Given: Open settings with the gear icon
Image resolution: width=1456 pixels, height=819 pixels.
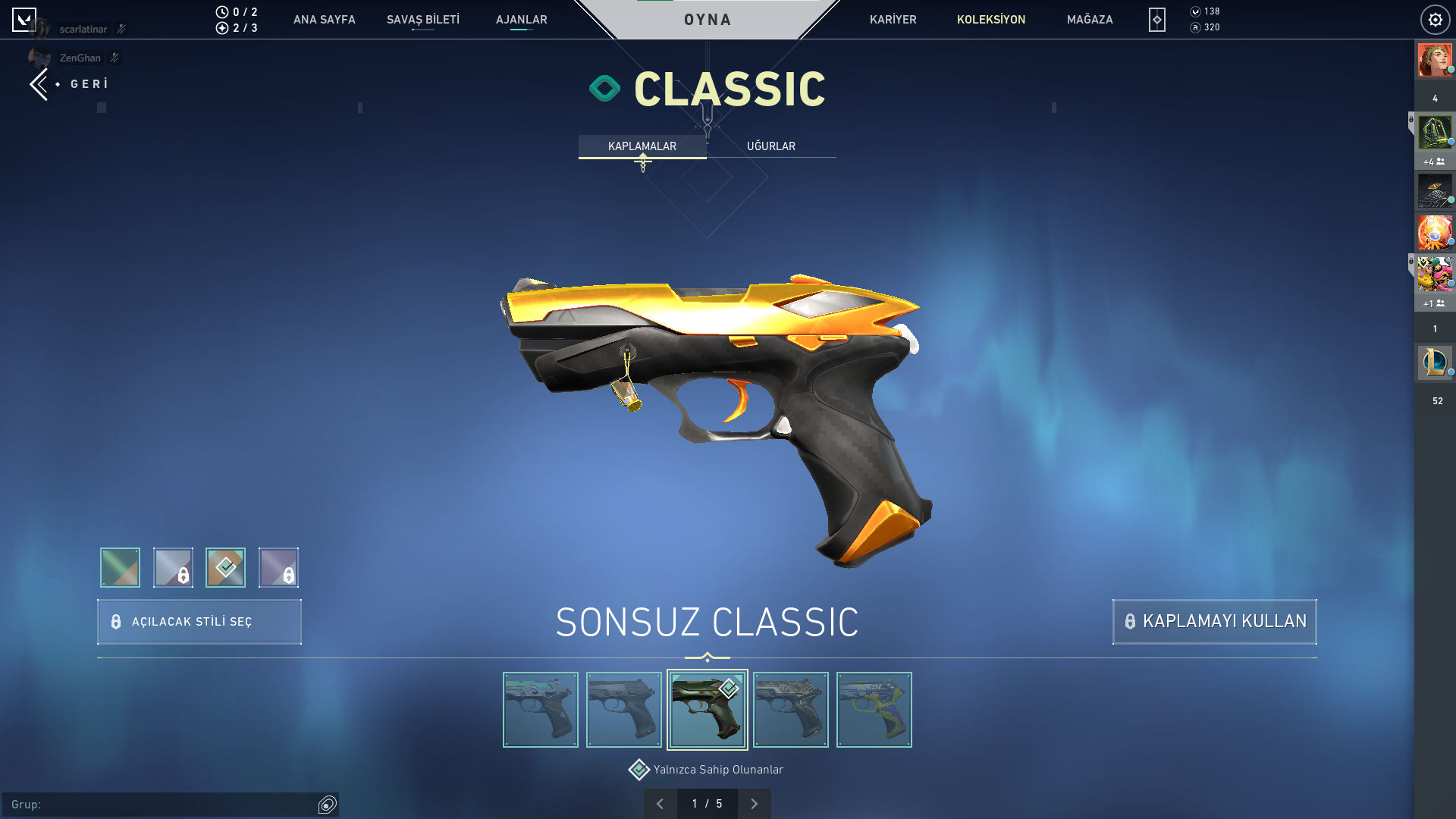Looking at the screenshot, I should coord(1435,20).
